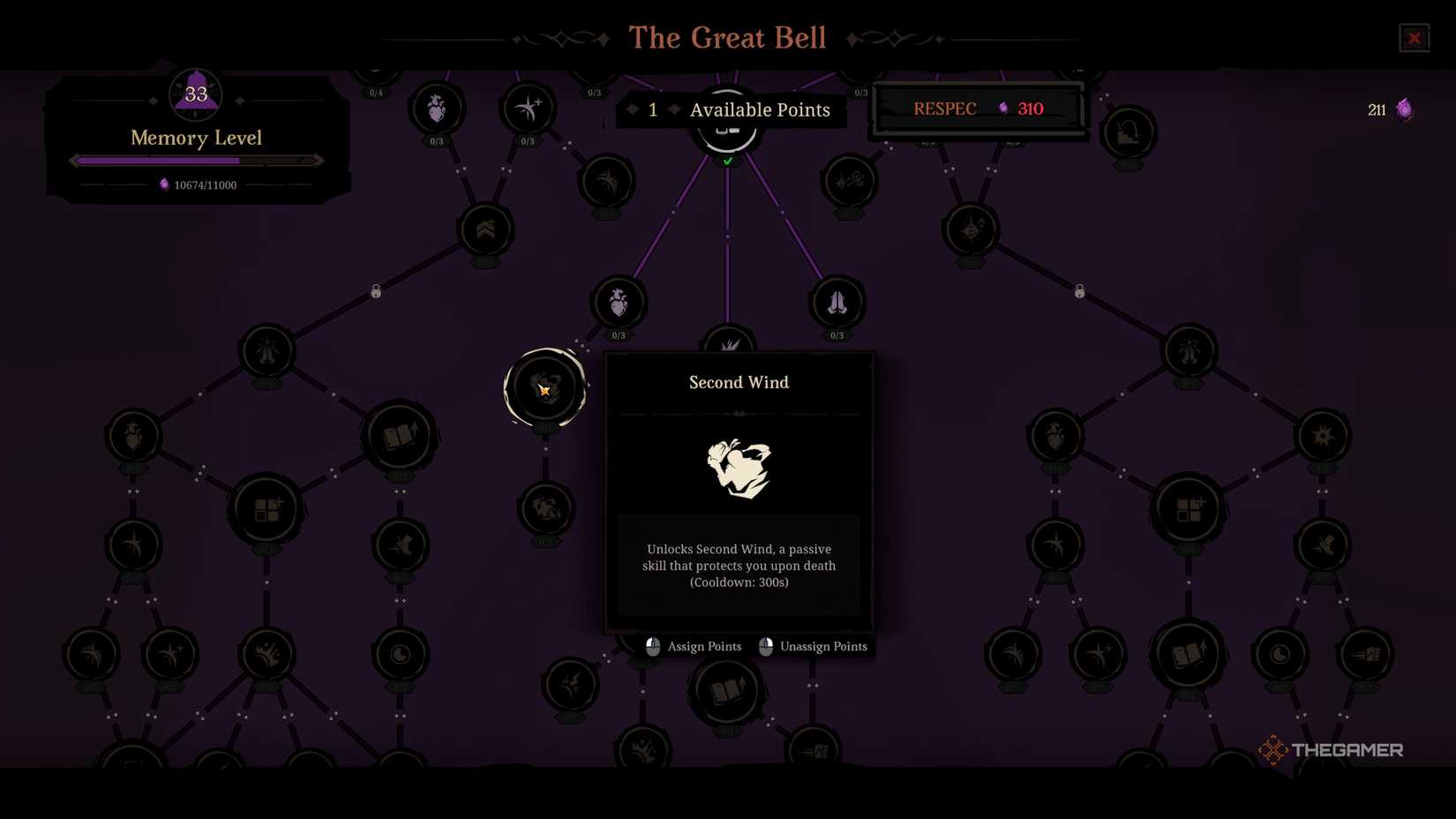Select the heart-shaped health skill node
Viewport: 1456px width, 819px height.
point(618,303)
